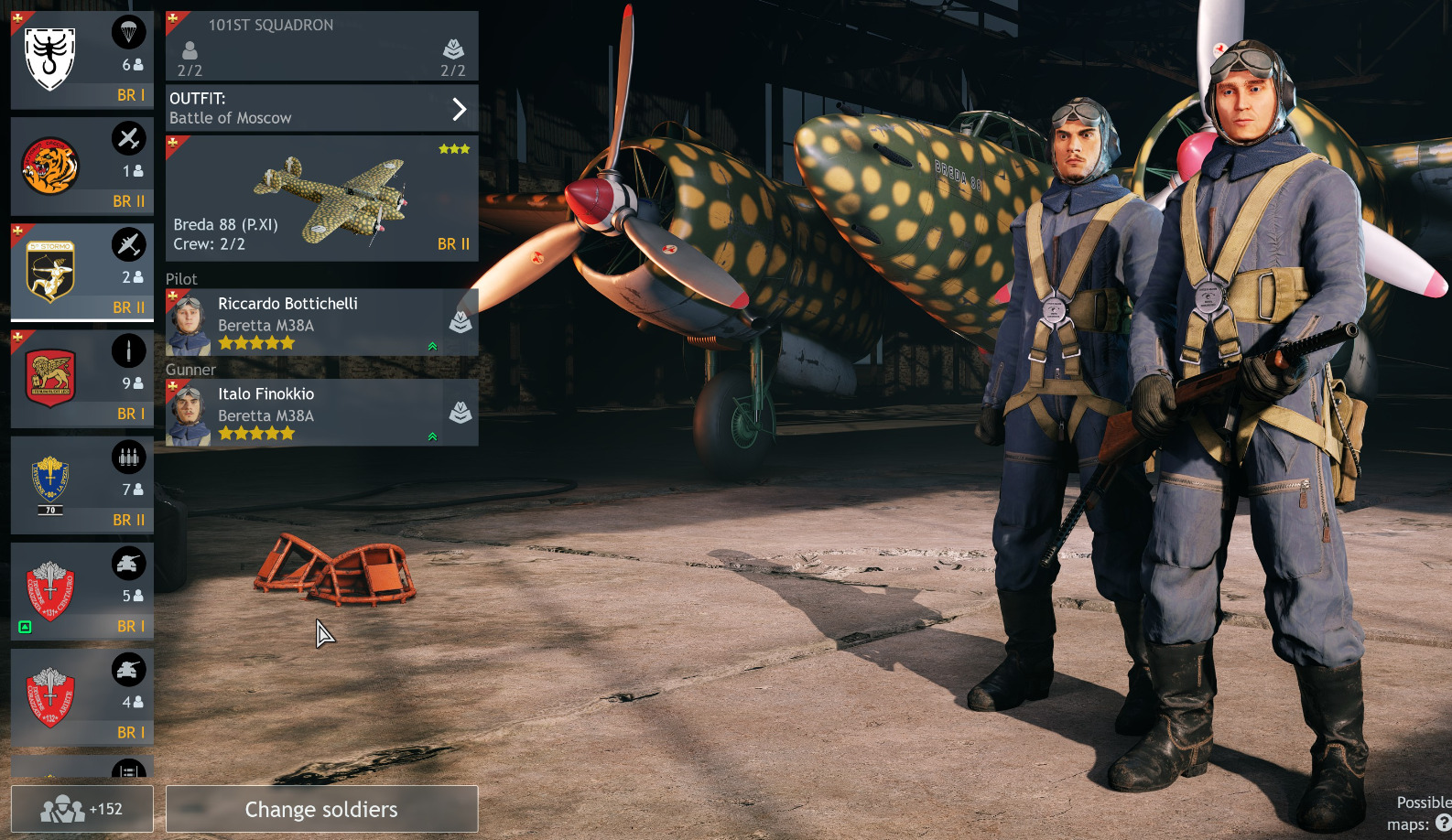Select gunner Italo Finokkio

(321, 414)
